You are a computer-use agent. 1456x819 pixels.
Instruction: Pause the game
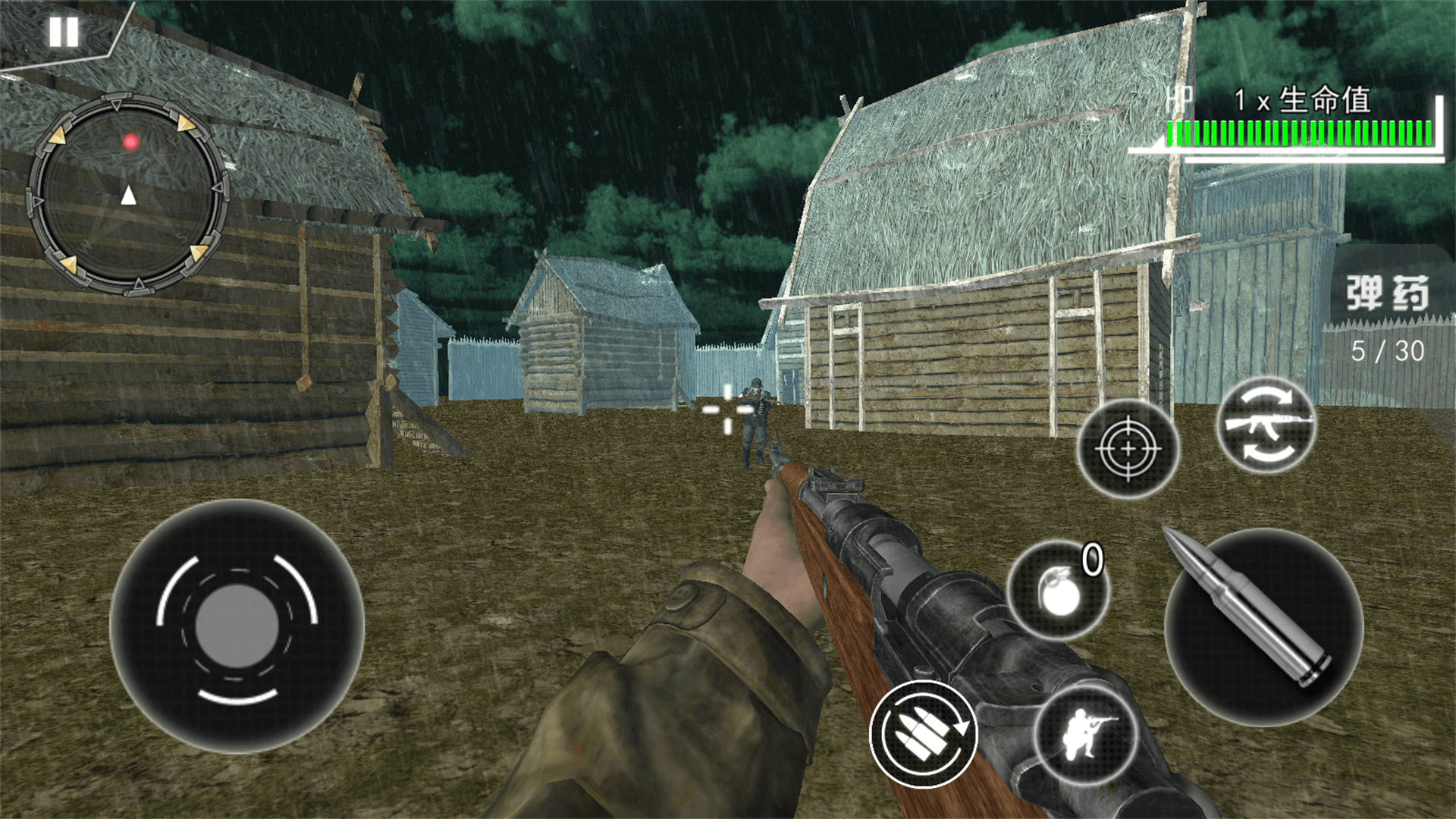[64, 32]
